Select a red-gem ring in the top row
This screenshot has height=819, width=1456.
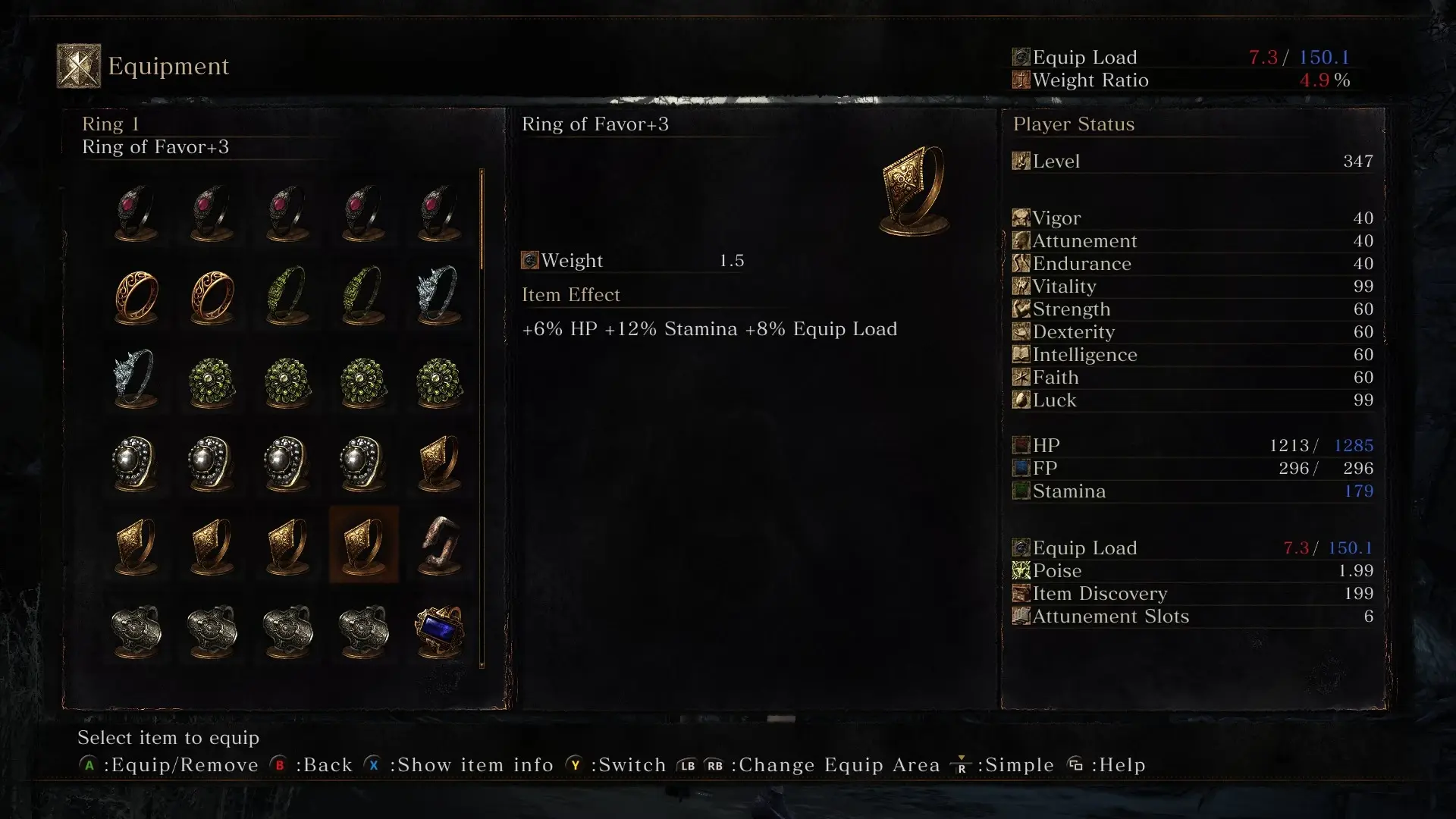pyautogui.click(x=136, y=212)
